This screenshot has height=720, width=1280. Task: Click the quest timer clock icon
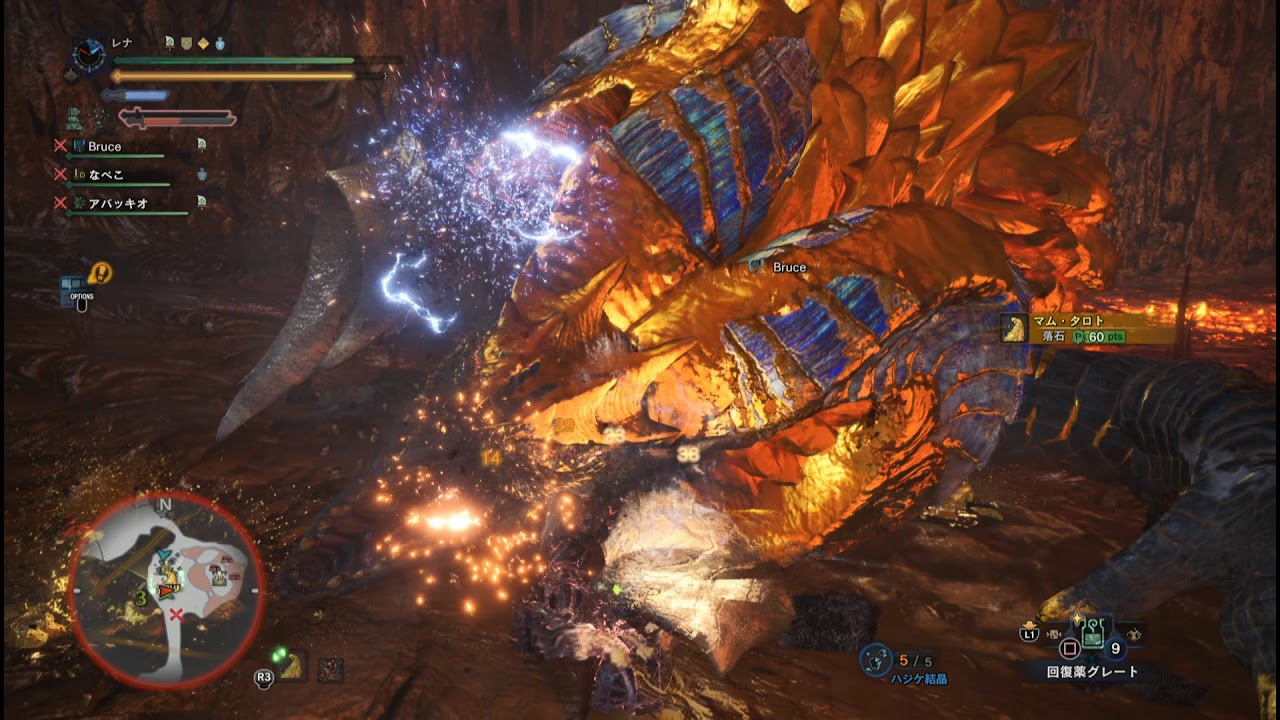(89, 56)
